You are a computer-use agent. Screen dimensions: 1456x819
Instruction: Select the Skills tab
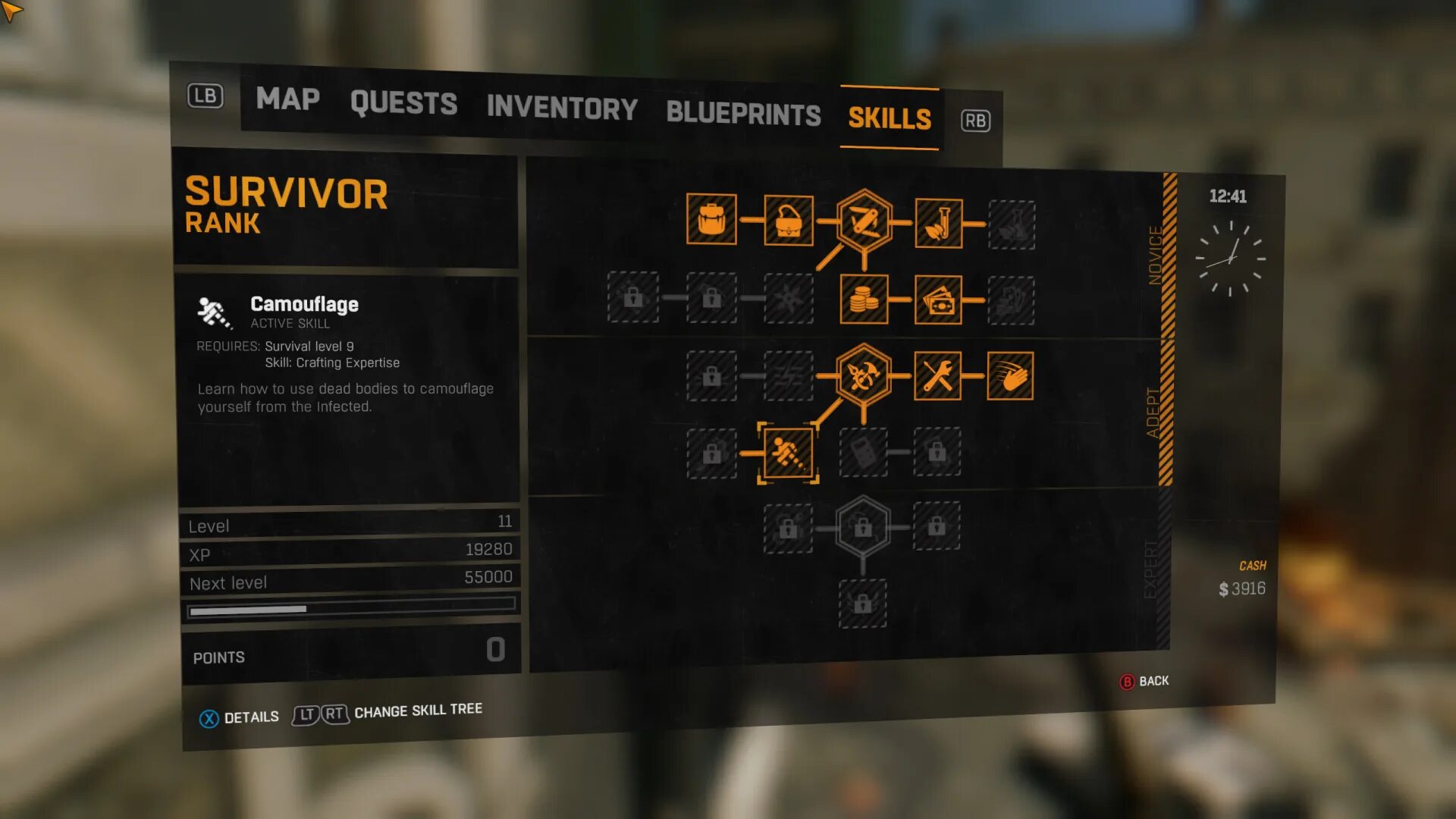[x=890, y=118]
